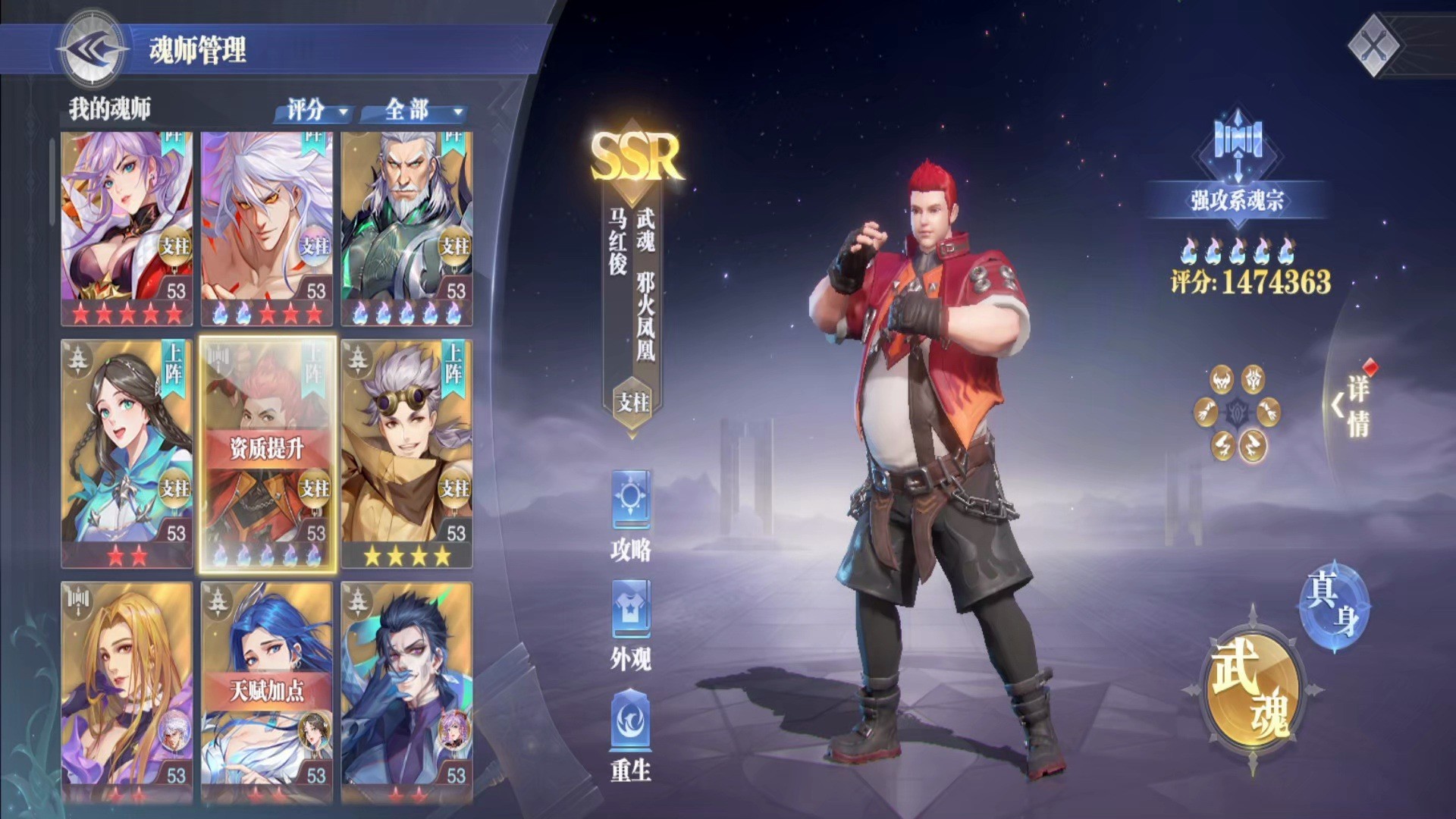The width and height of the screenshot is (1456, 819).
Task: Open the circular soul ring skill wheel
Action: pos(1237,413)
